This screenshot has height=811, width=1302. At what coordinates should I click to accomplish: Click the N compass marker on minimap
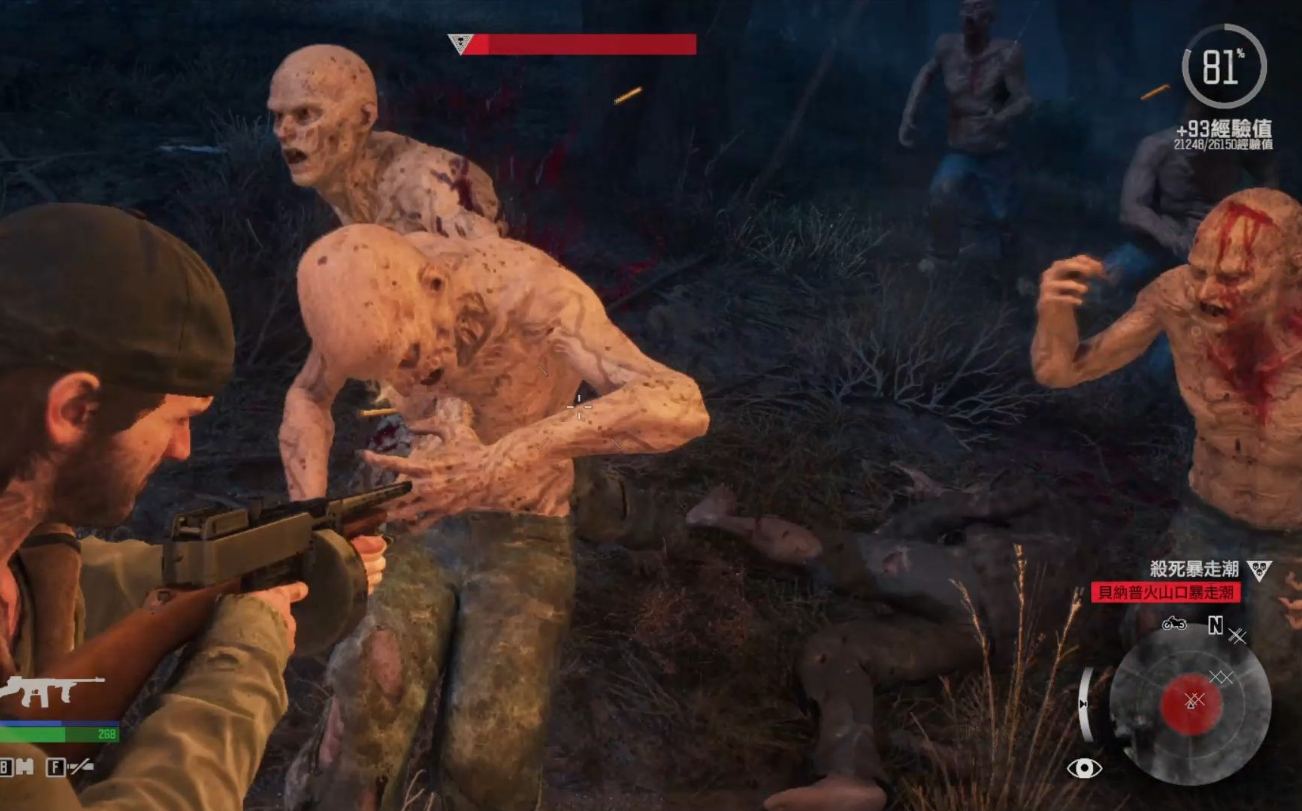(1215, 626)
